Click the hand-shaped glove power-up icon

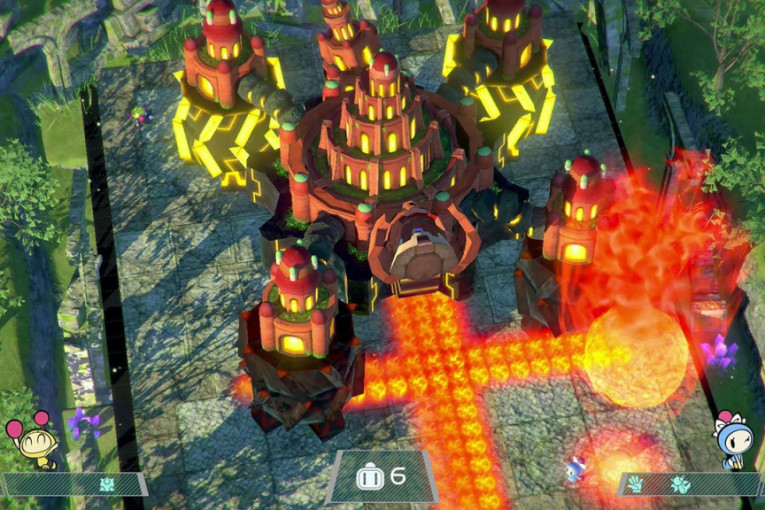(x=636, y=485)
